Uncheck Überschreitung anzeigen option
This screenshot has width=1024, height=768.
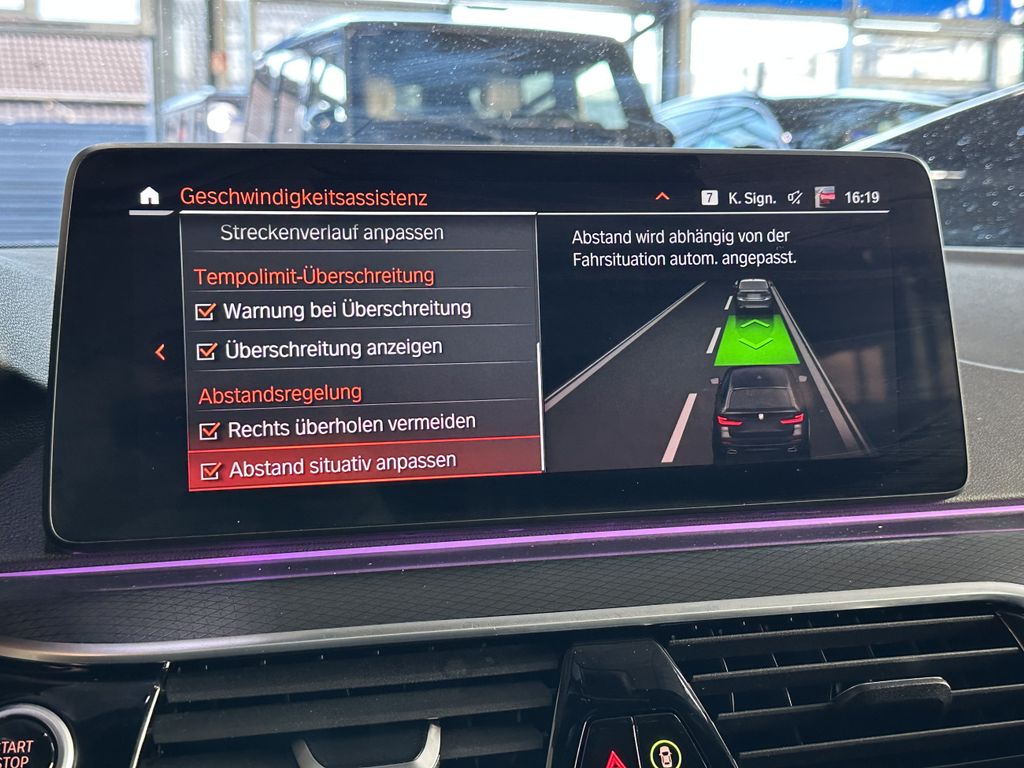[208, 351]
